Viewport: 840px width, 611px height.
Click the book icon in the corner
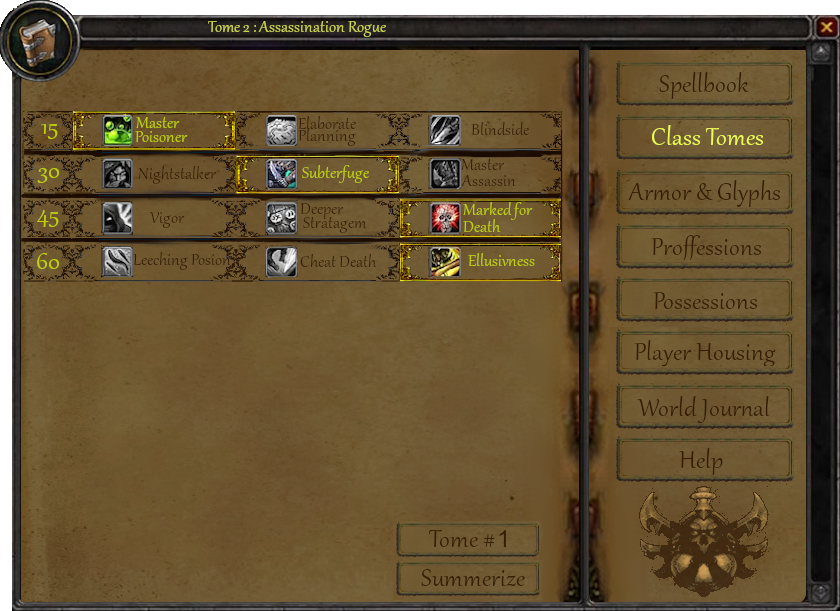[x=40, y=42]
